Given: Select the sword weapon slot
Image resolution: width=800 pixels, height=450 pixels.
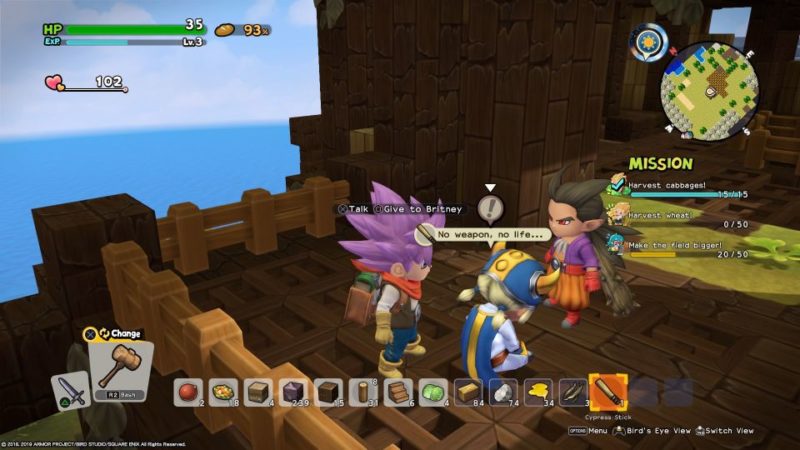Looking at the screenshot, I should (x=68, y=389).
